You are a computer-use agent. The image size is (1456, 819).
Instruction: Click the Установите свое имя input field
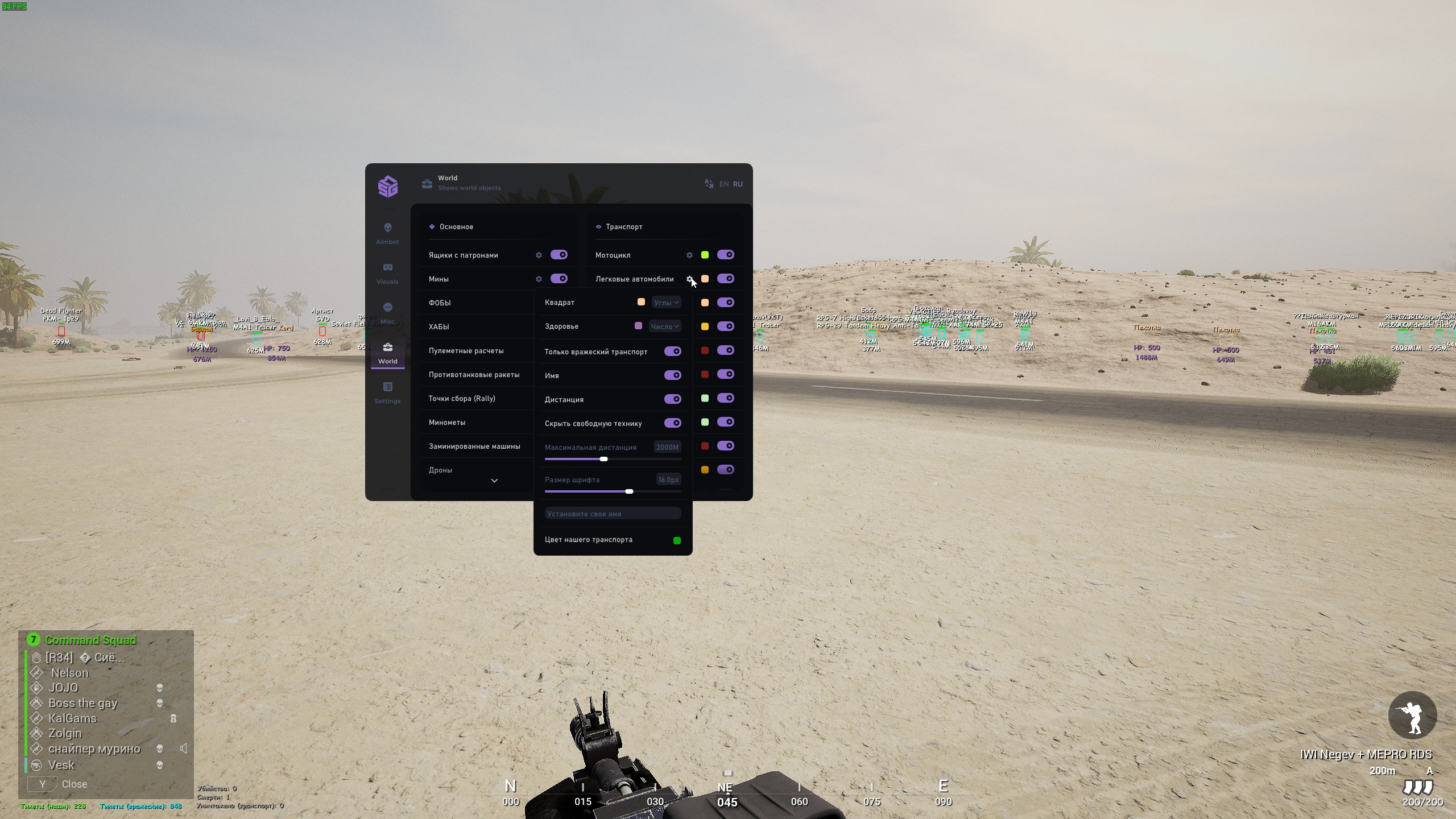pos(613,513)
